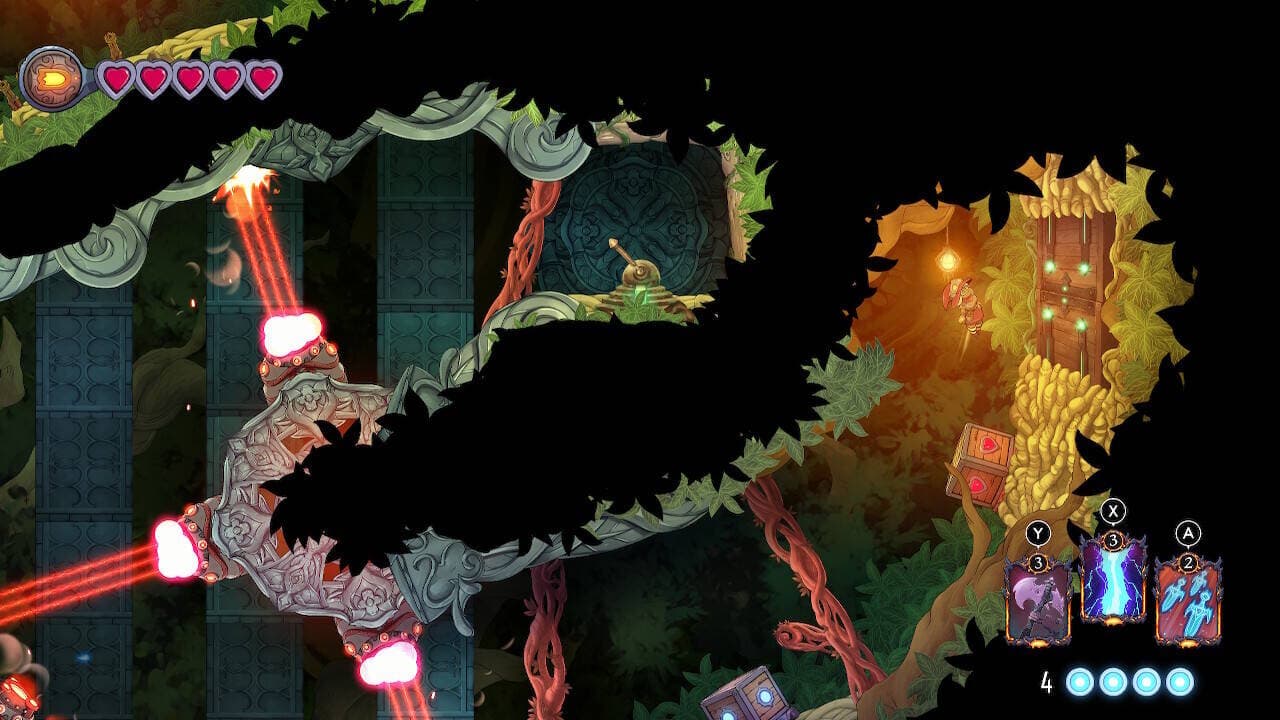Open the cost counter showing 3 on the lightning card
The height and width of the screenshot is (720, 1280).
pos(1113,541)
